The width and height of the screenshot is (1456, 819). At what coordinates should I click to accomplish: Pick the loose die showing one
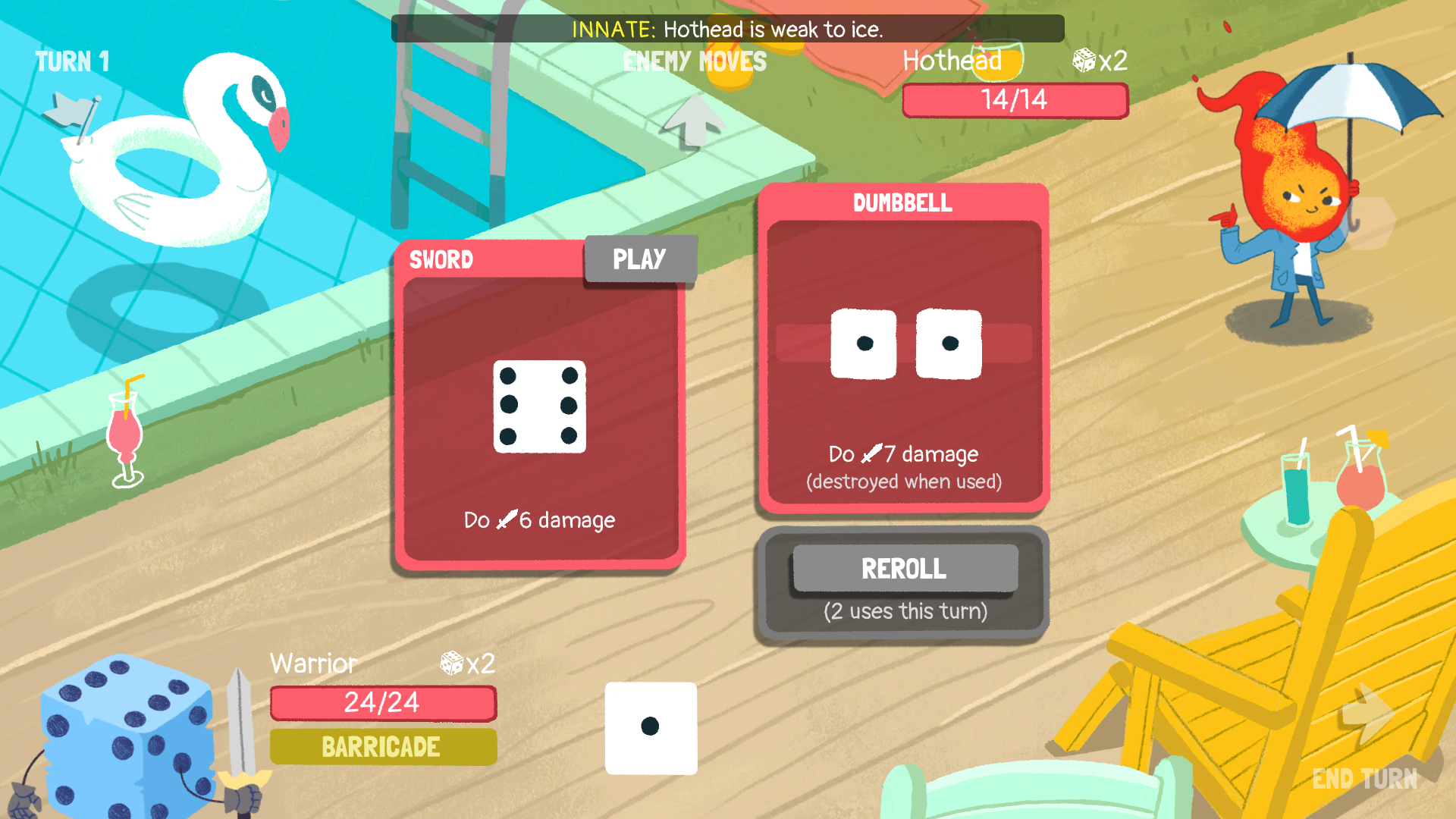tap(651, 728)
